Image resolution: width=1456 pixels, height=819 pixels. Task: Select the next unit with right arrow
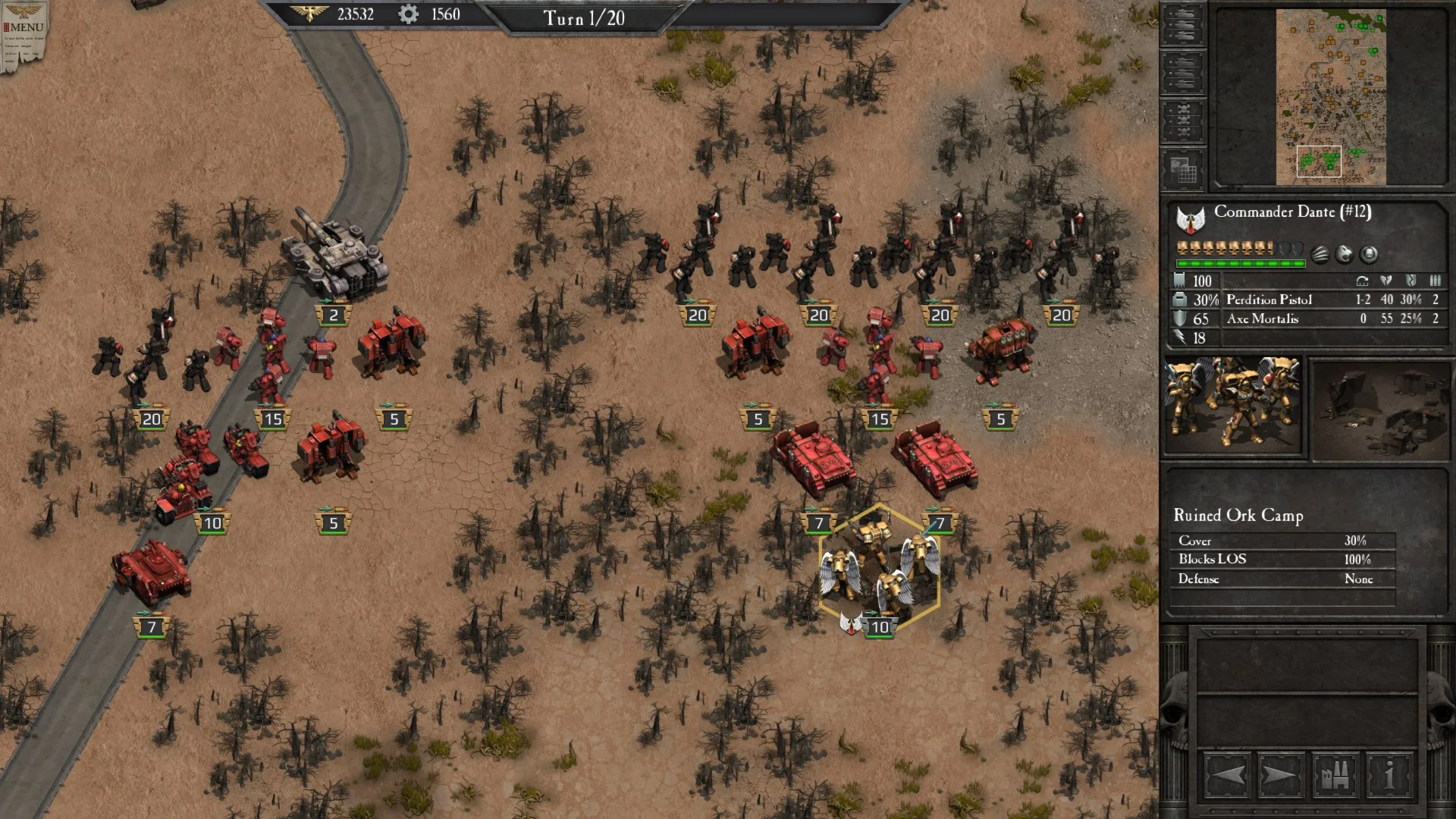pyautogui.click(x=1280, y=776)
